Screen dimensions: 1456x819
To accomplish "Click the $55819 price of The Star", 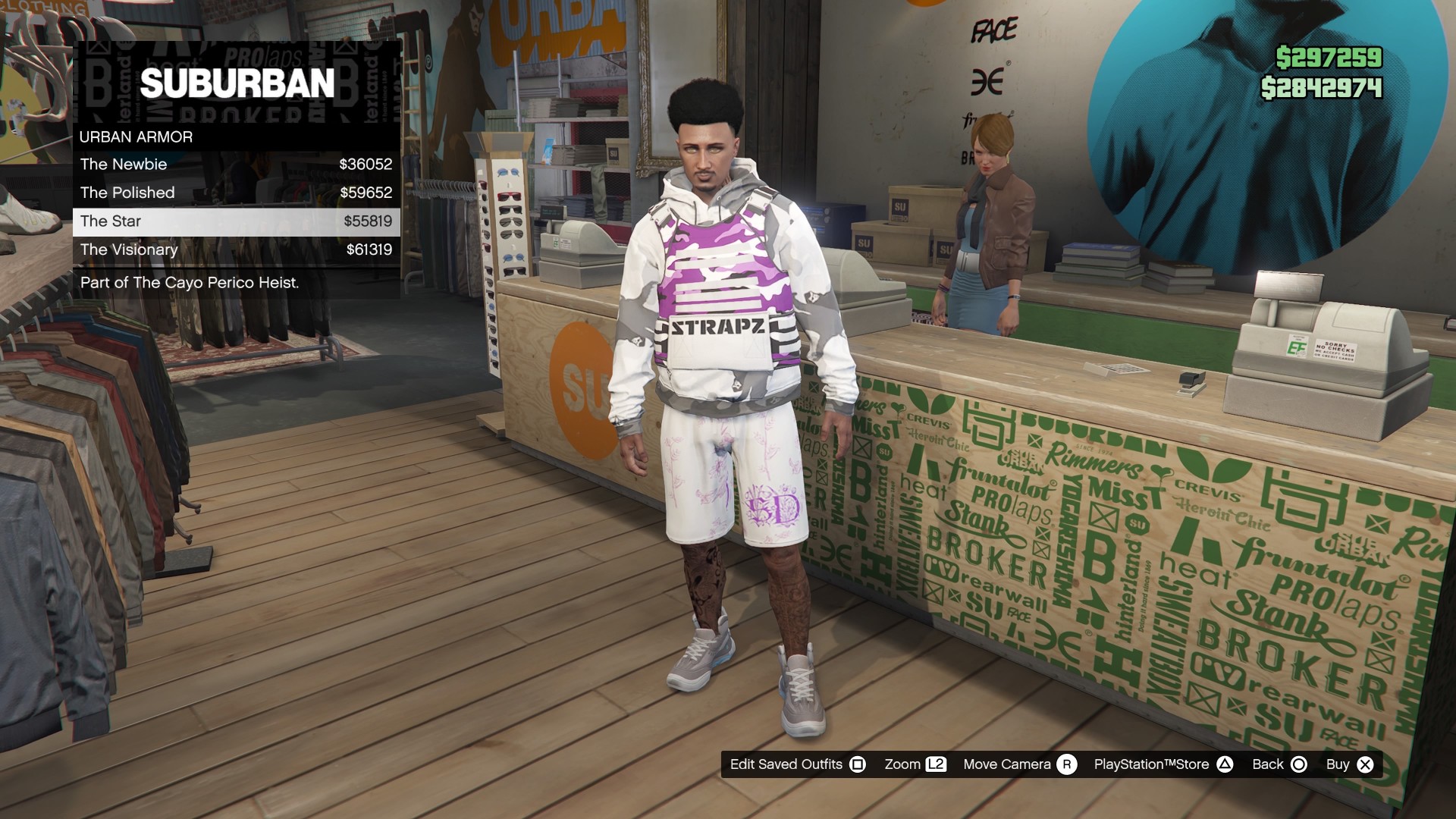I will 369,221.
